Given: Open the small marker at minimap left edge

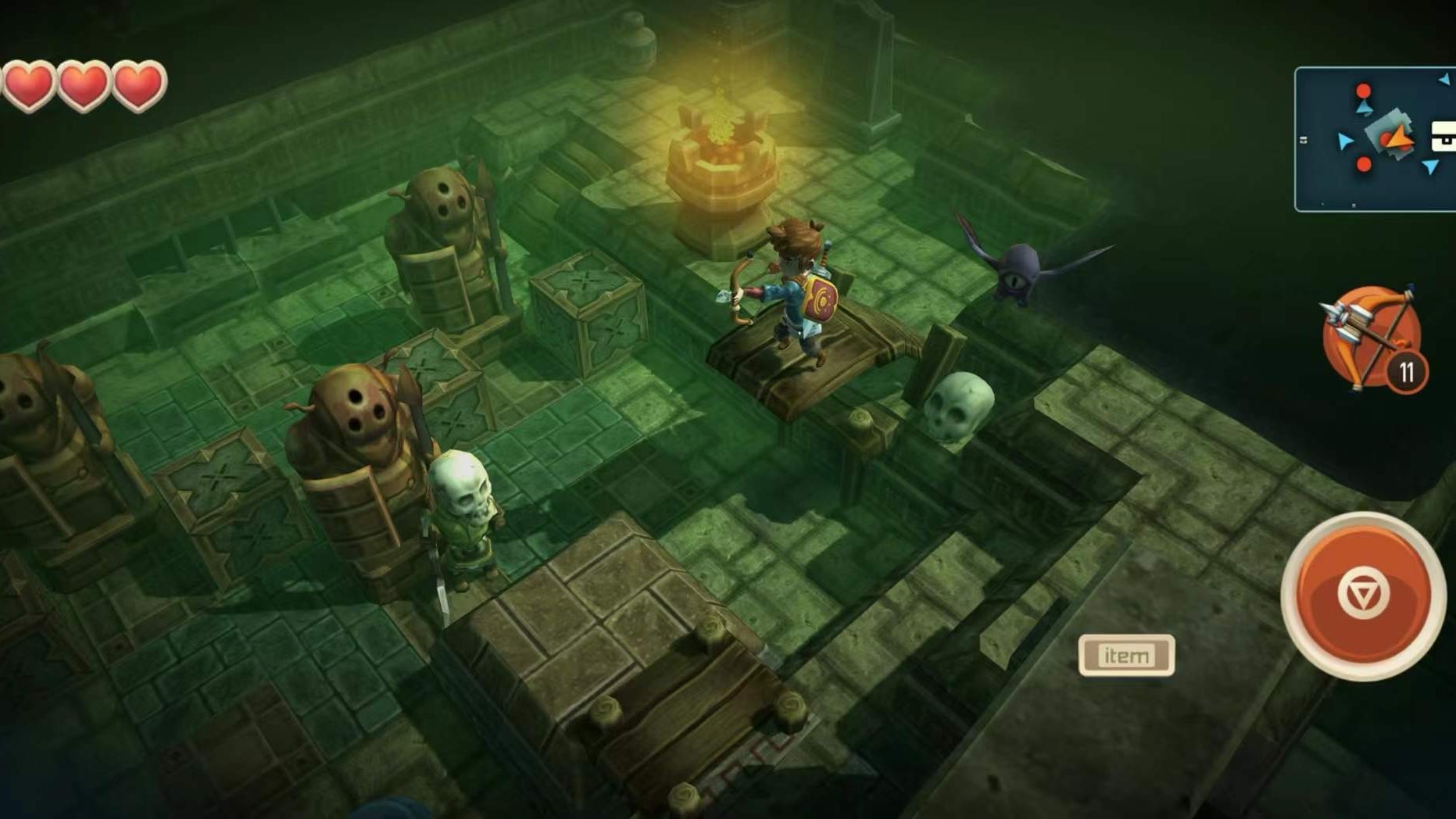Looking at the screenshot, I should (1303, 140).
